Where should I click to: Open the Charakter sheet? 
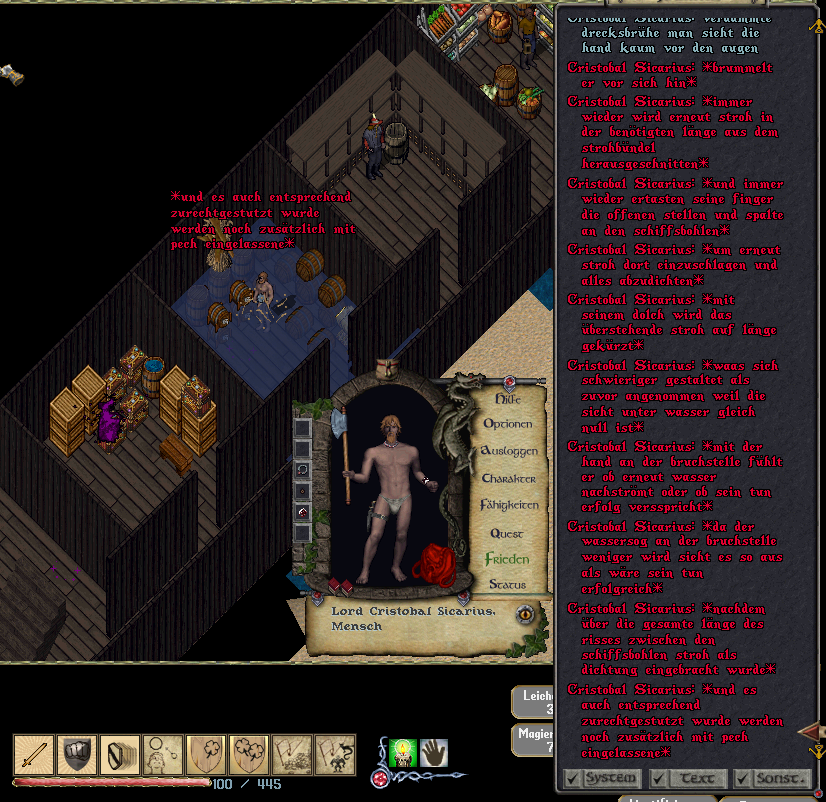(x=509, y=478)
